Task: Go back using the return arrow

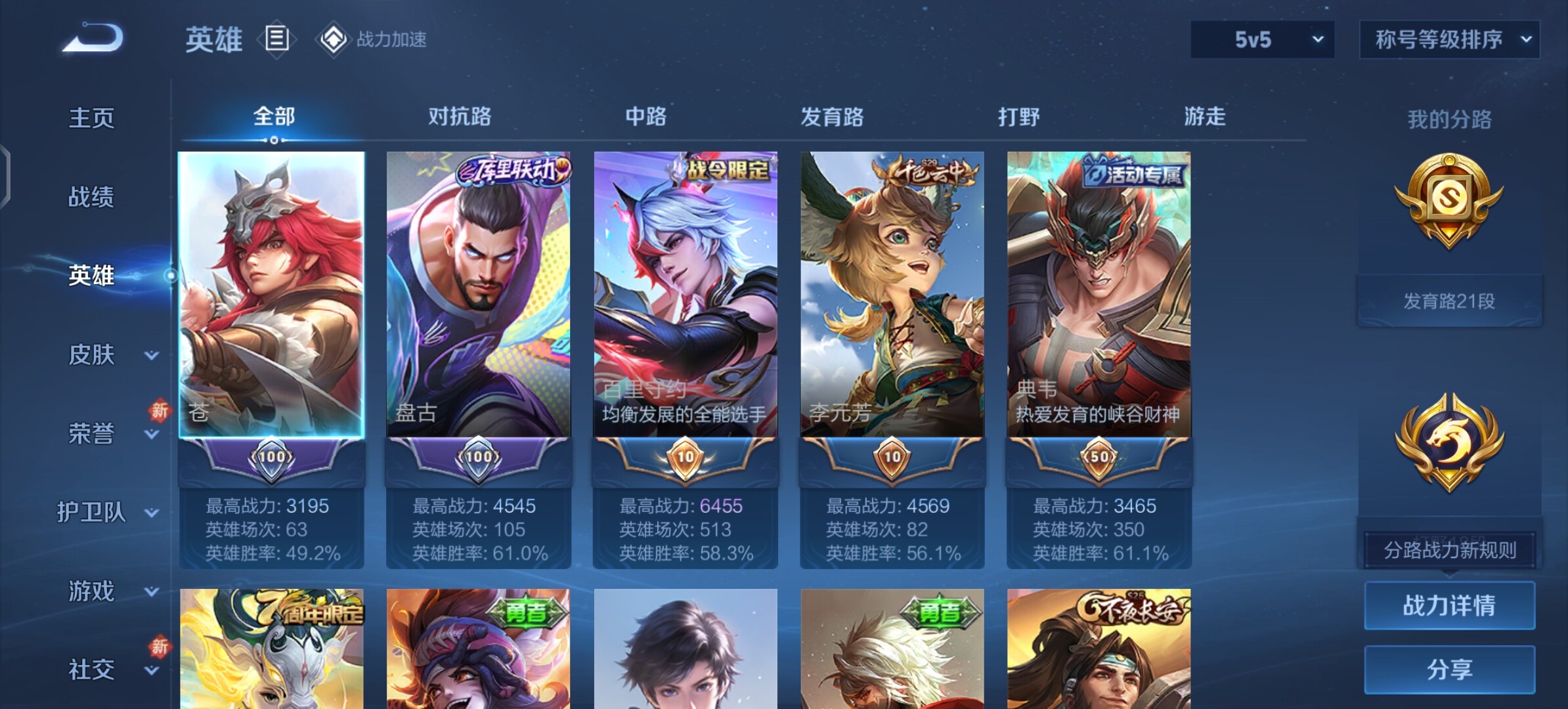Action: pos(93,38)
